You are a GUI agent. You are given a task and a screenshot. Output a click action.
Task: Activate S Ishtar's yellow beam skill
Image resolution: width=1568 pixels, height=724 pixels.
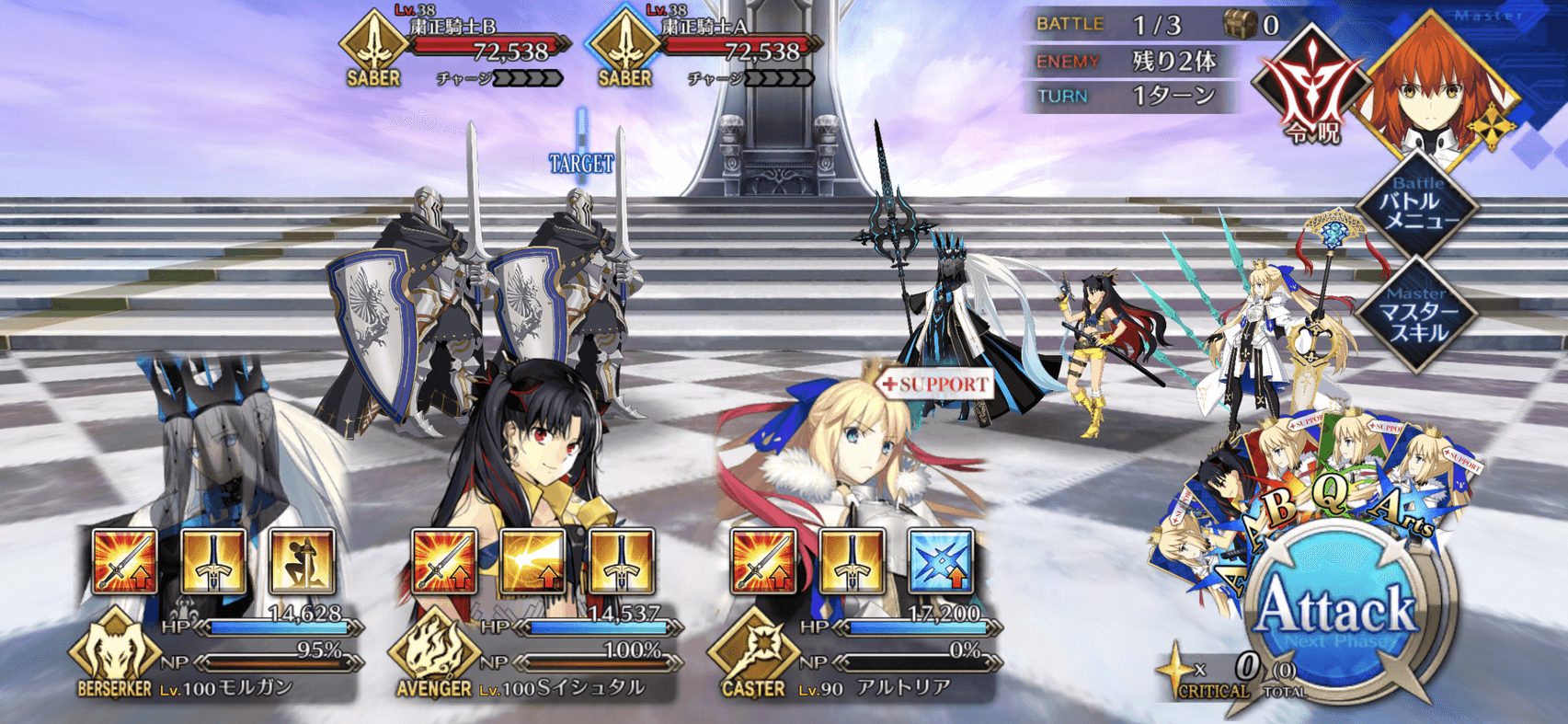pyautogui.click(x=533, y=561)
